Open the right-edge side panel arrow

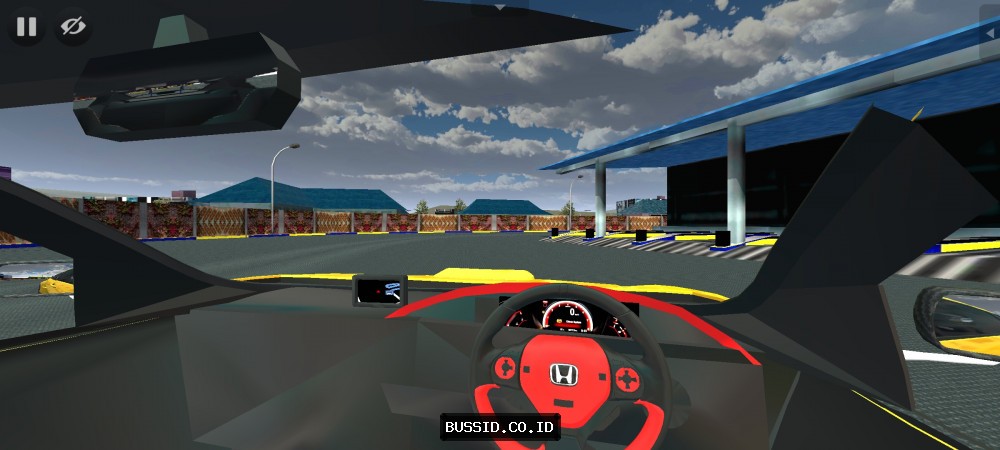coord(991,35)
